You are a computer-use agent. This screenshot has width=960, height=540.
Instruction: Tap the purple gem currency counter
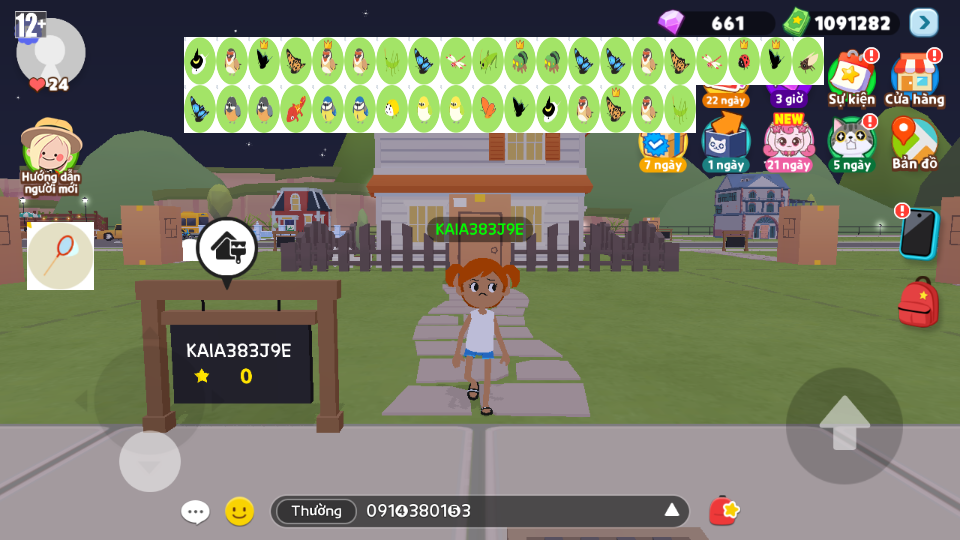point(715,22)
